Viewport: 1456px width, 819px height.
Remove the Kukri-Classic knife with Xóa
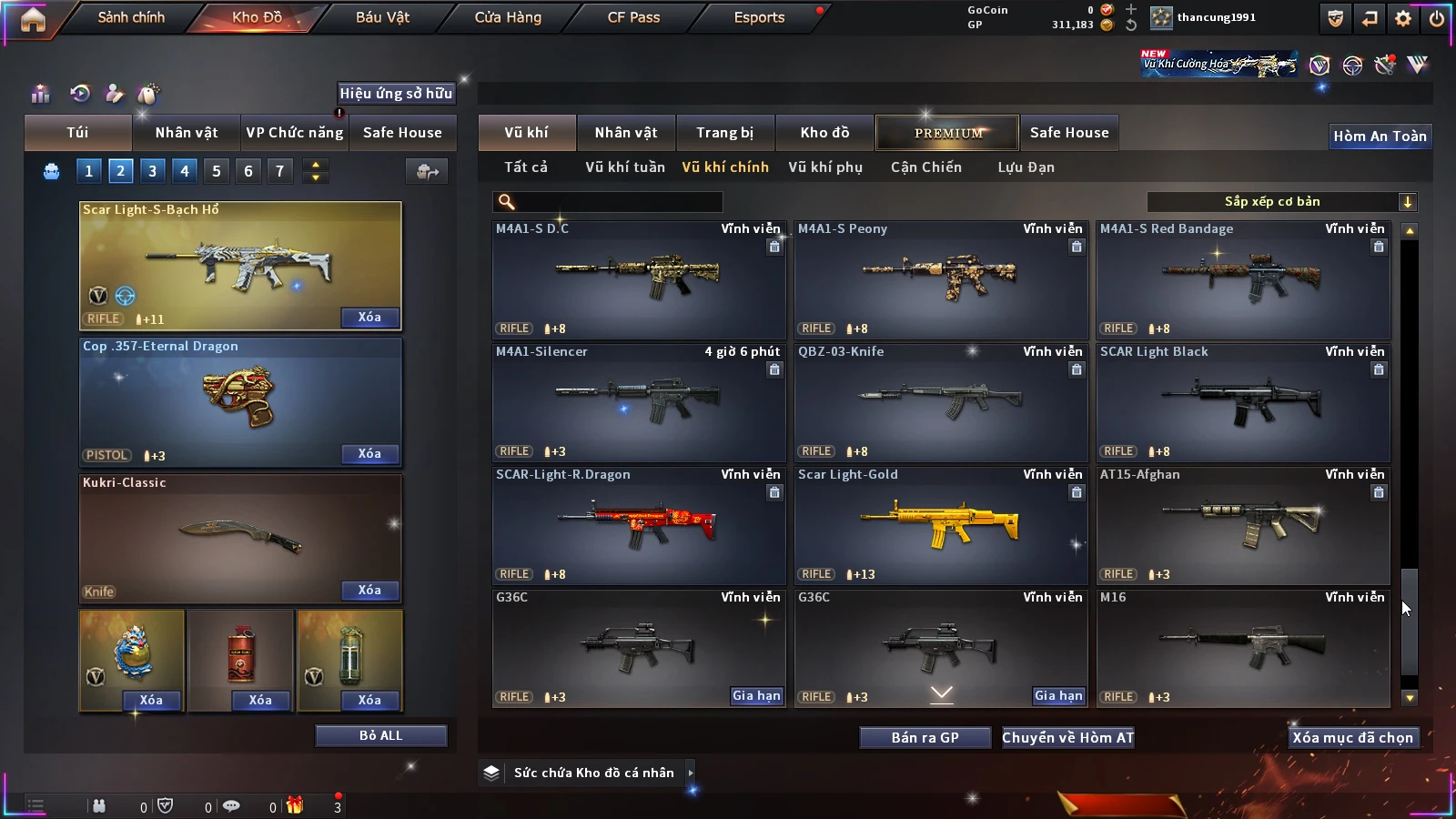click(369, 591)
